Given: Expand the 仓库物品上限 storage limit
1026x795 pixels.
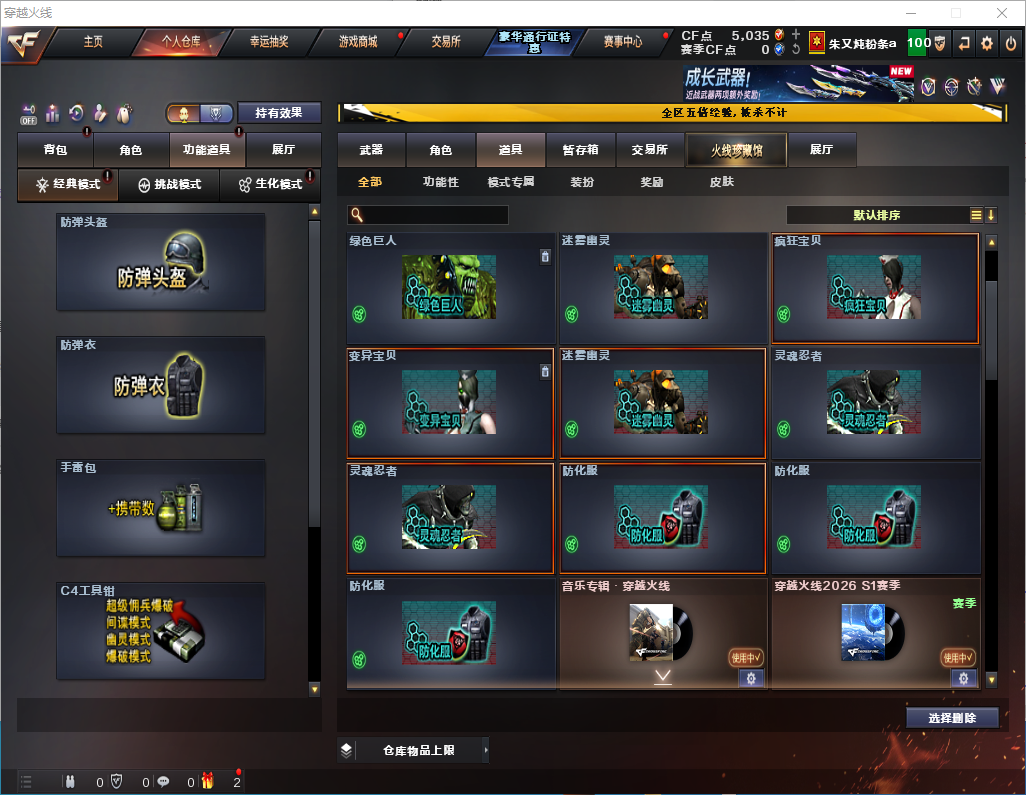Looking at the screenshot, I should (418, 750).
